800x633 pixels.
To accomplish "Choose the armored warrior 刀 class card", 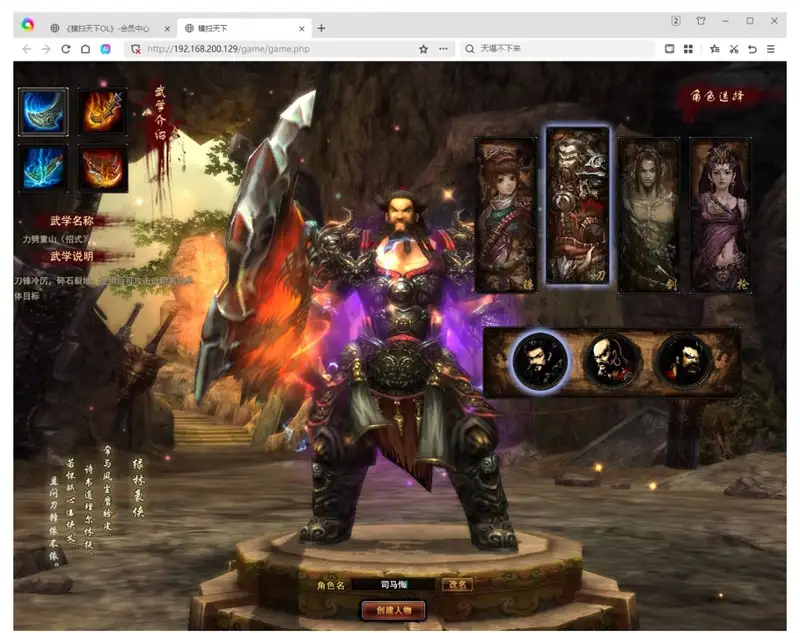I will (577, 206).
